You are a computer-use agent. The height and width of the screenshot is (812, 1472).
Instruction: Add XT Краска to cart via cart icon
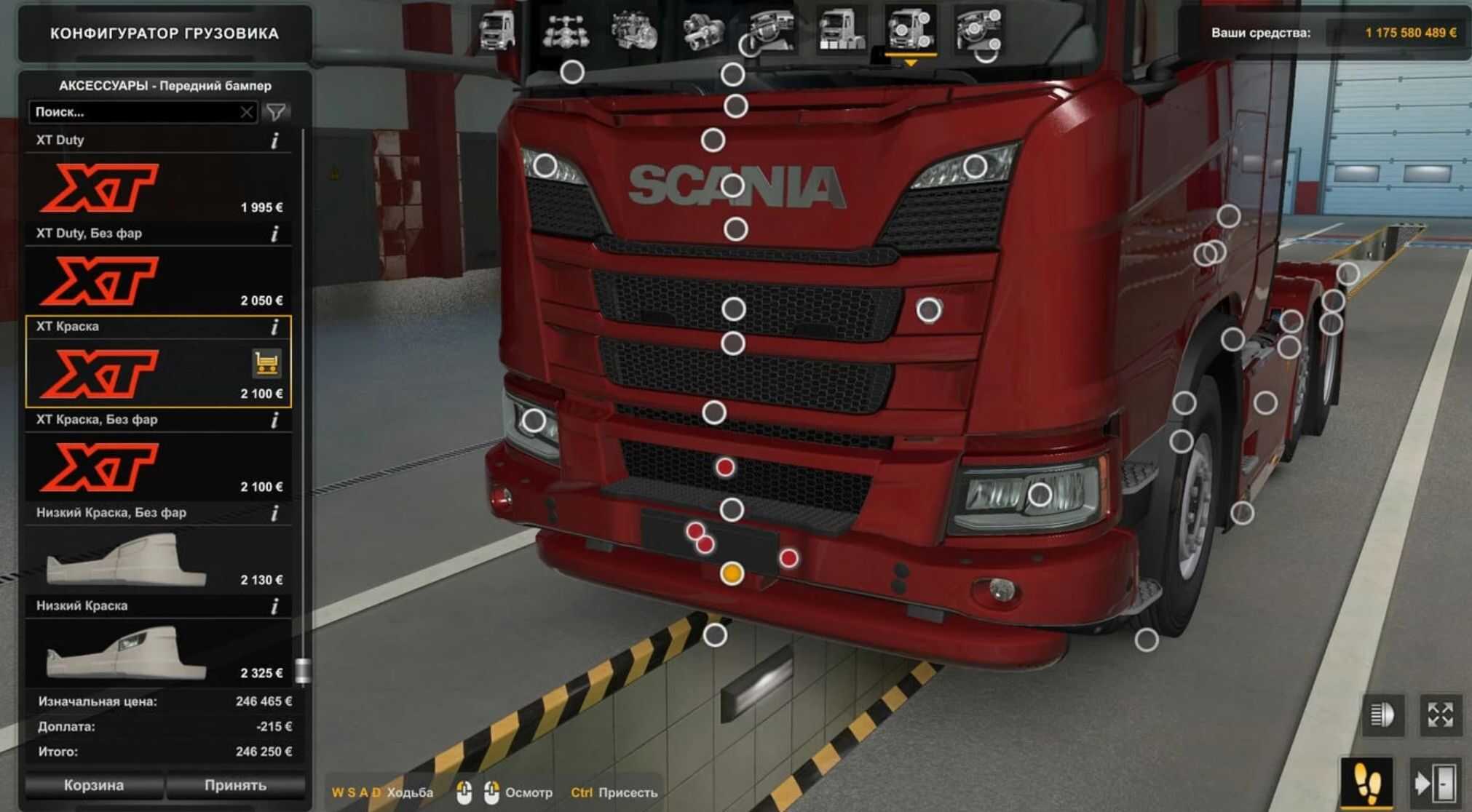(x=266, y=363)
